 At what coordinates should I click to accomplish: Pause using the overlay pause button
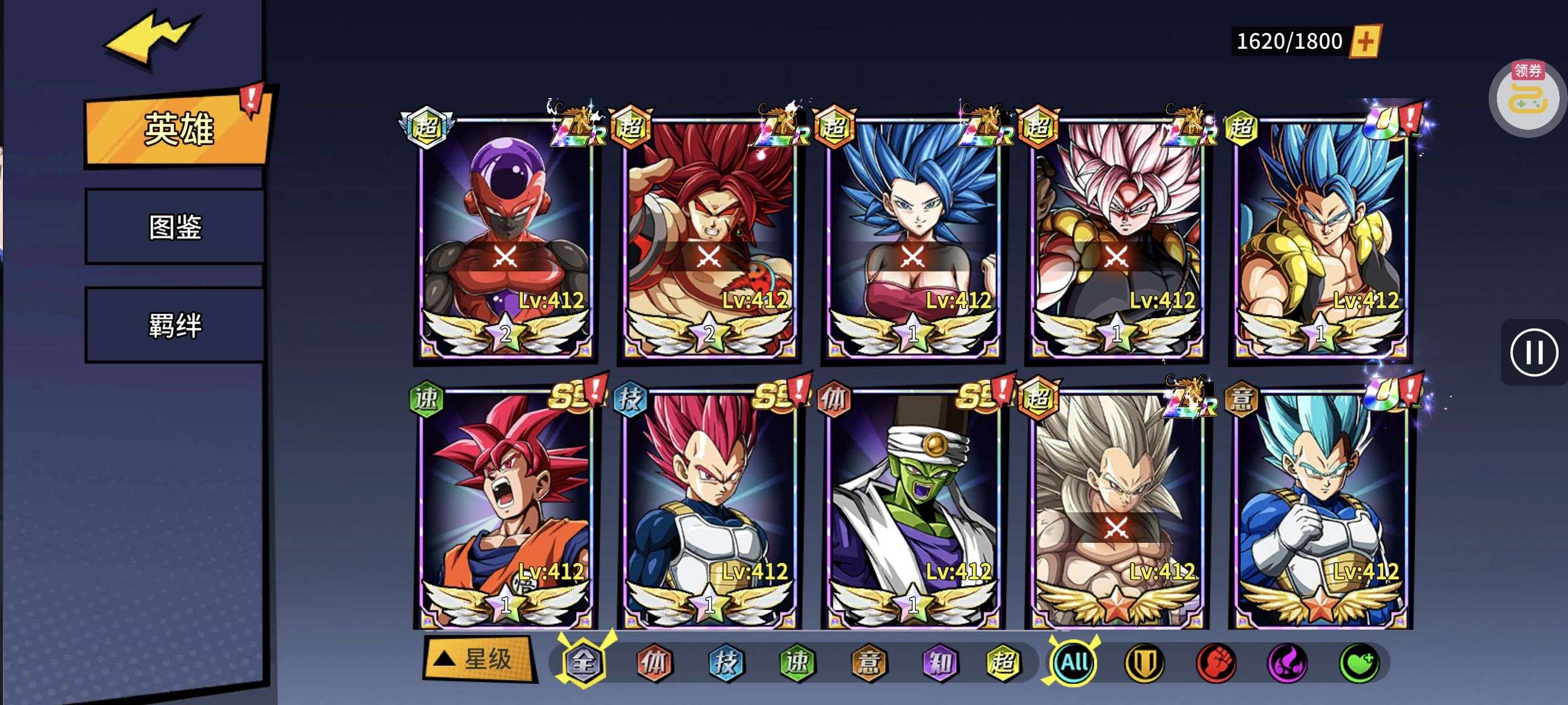[1533, 352]
